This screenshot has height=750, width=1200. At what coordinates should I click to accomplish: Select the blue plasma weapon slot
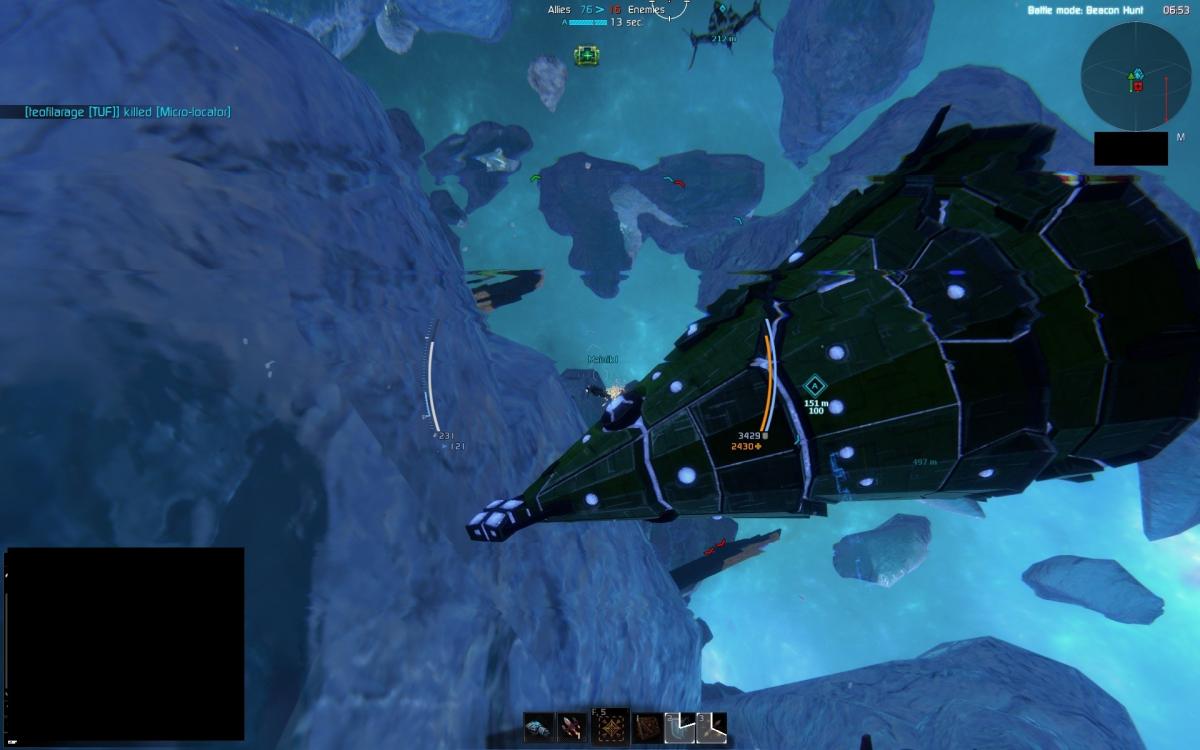pyautogui.click(x=539, y=727)
